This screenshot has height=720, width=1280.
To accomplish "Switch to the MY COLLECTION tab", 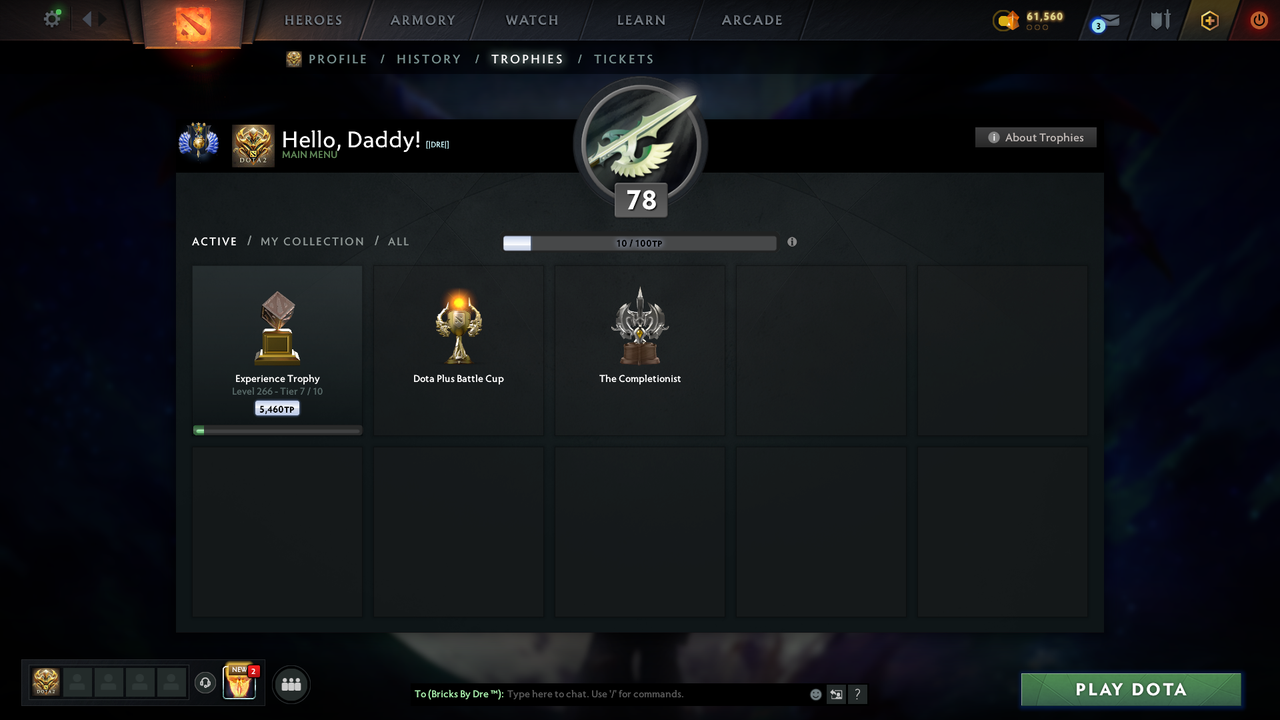I will point(312,241).
